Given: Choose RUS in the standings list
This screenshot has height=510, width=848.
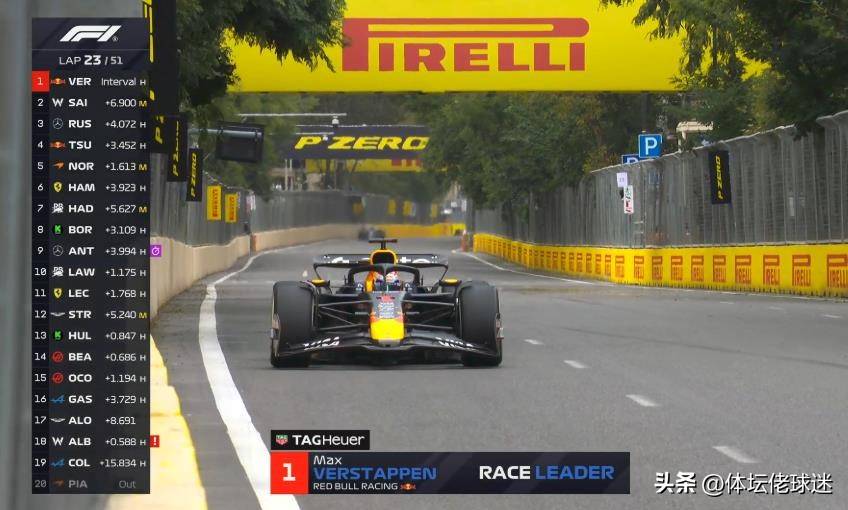Looking at the screenshot, I should [90, 124].
